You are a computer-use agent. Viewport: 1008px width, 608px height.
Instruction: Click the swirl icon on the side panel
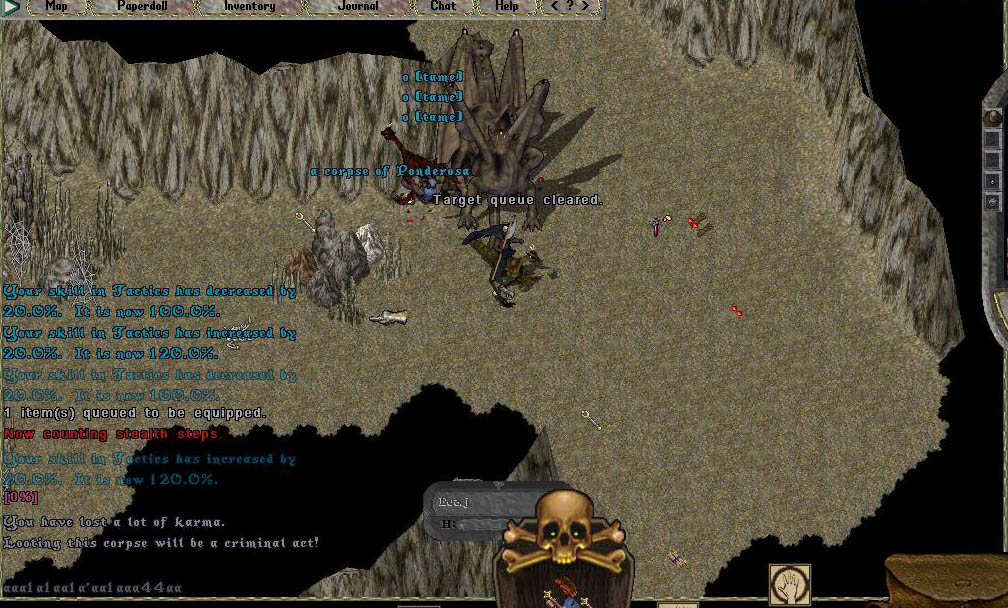pos(992,203)
